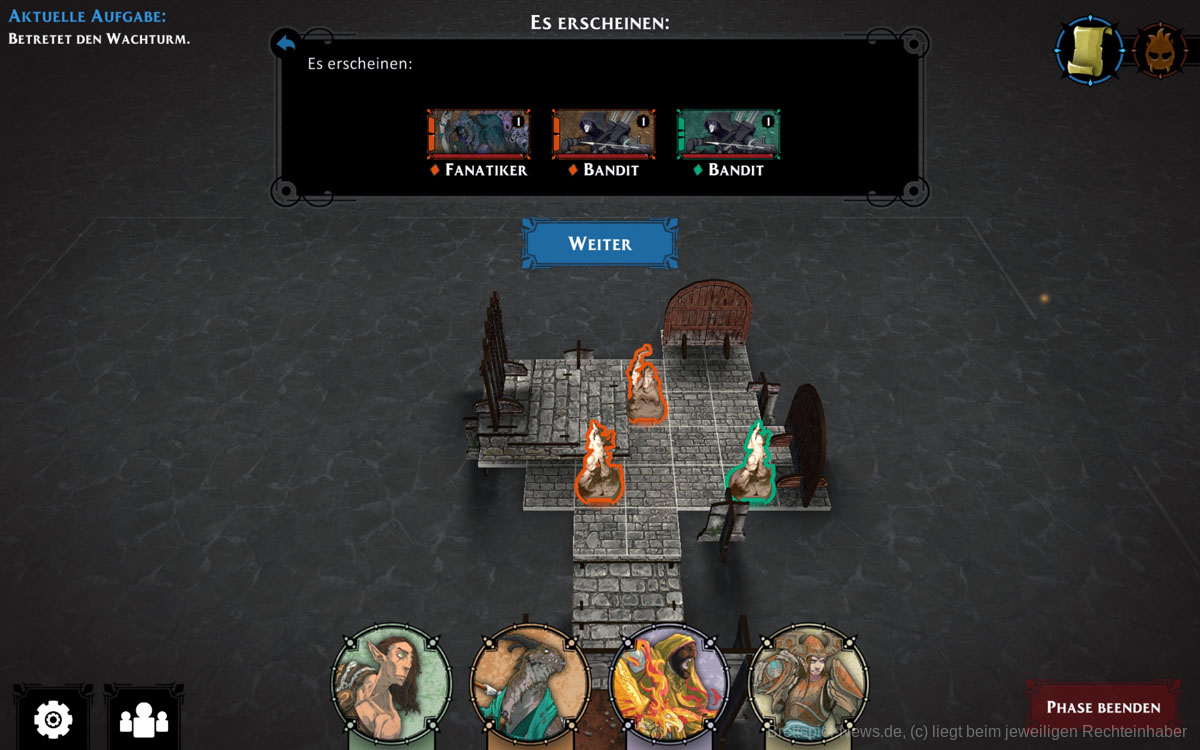
Task: Open the quest scroll log
Action: pos(1089,50)
